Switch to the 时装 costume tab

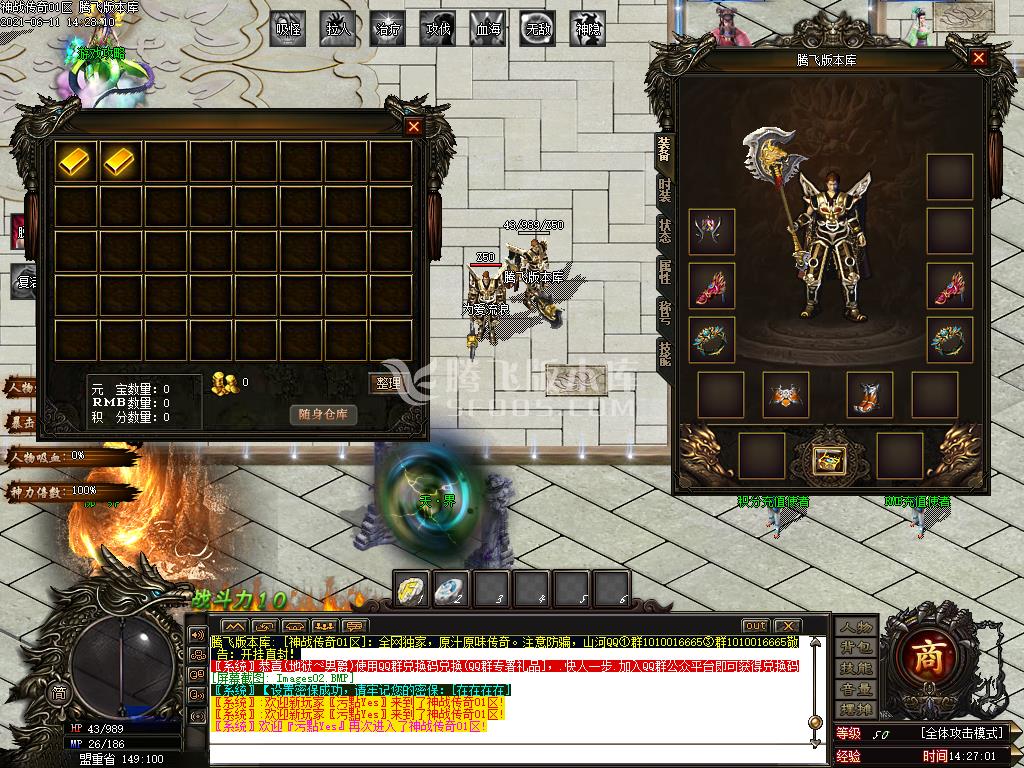(x=664, y=189)
